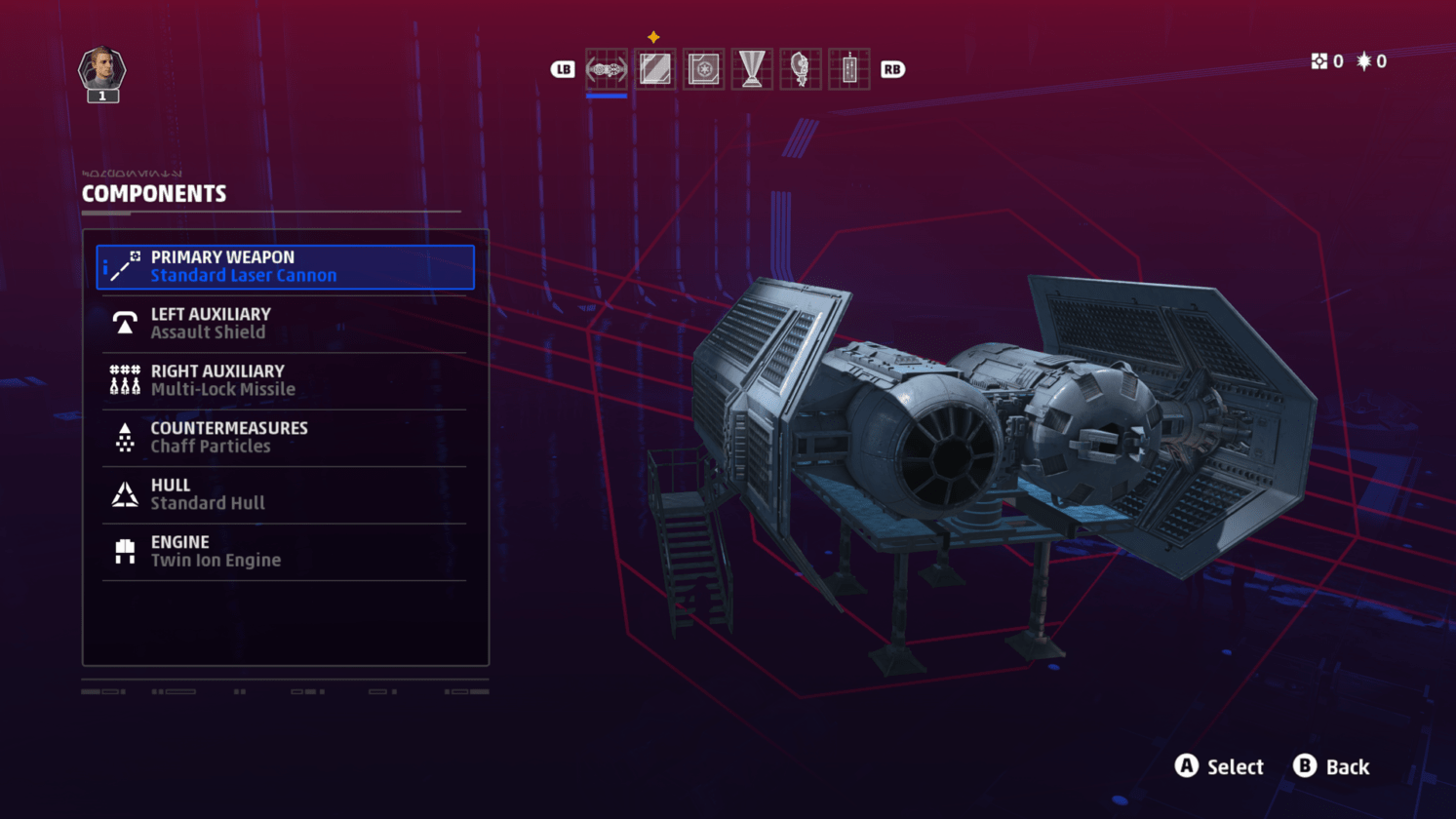Select the Primary Weapon laser cannon icon
Viewport: 1456px width, 819px height.
124,265
